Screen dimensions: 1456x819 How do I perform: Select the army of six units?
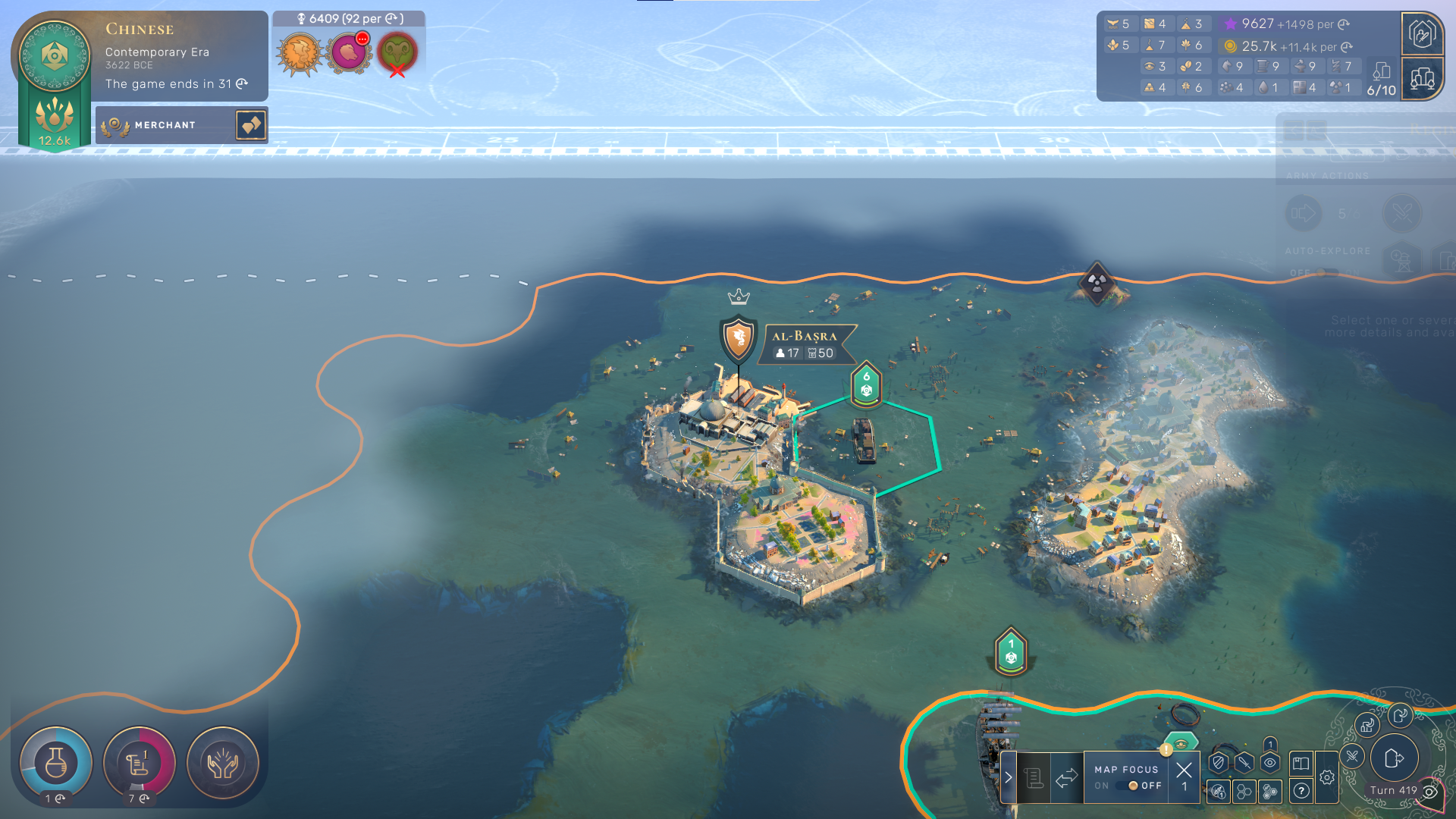(866, 384)
